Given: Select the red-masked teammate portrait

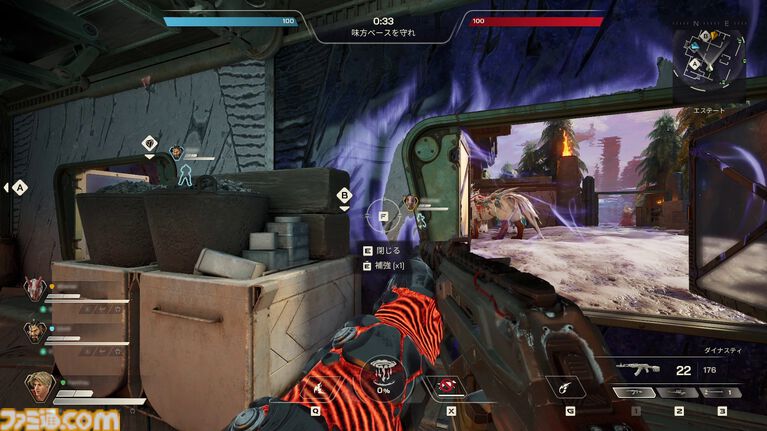Looking at the screenshot, I should 33,289.
